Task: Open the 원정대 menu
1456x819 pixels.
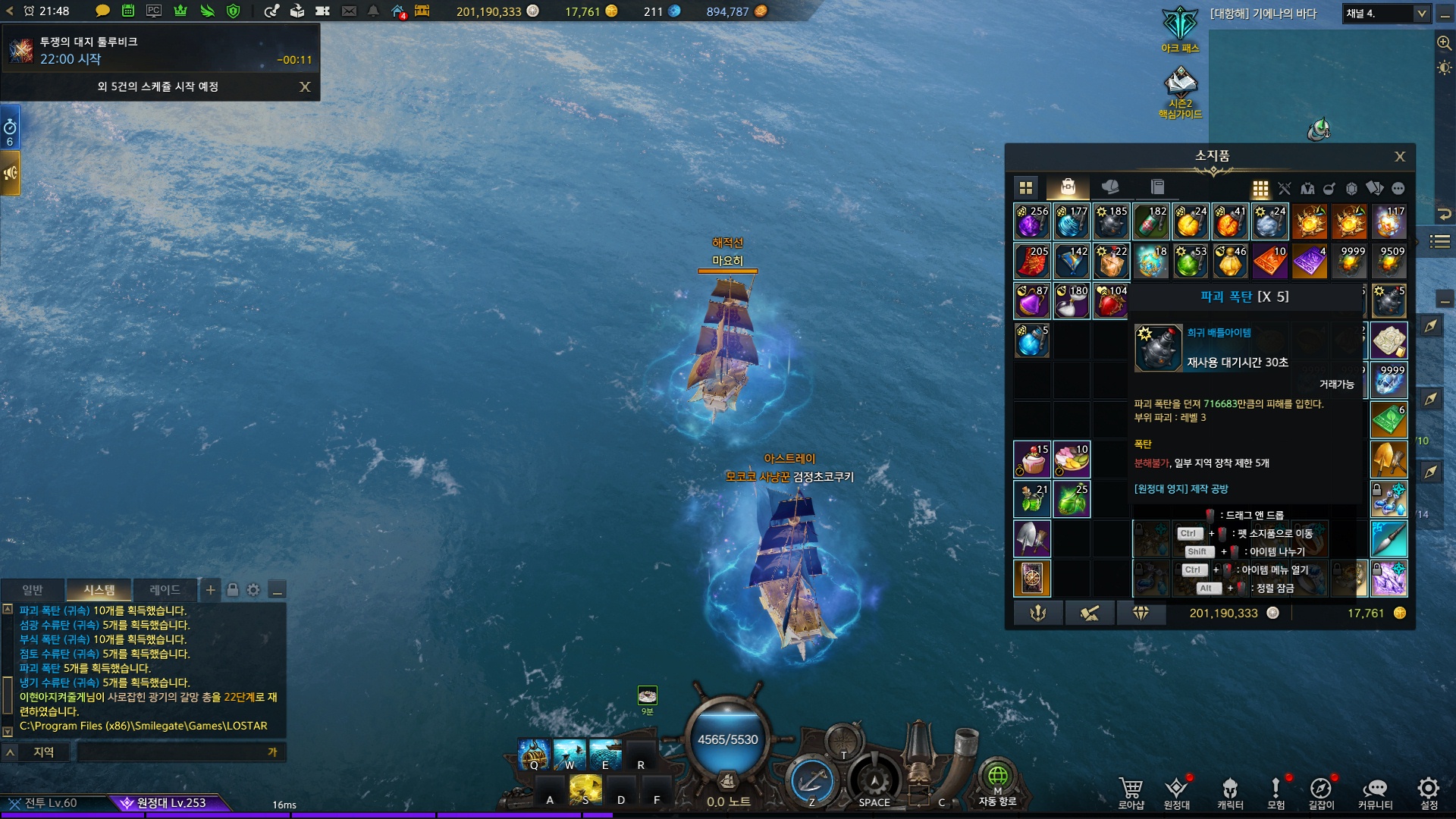Action: 1176,792
